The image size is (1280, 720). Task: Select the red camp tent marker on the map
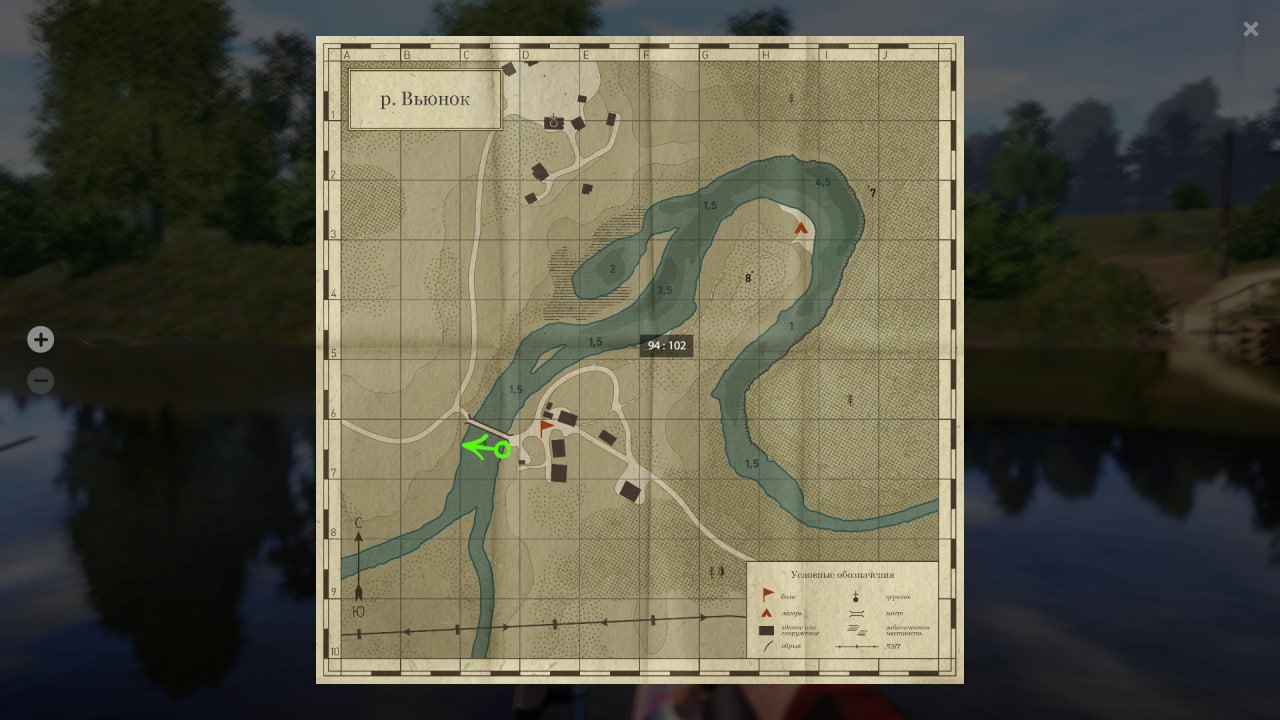pyautogui.click(x=800, y=228)
